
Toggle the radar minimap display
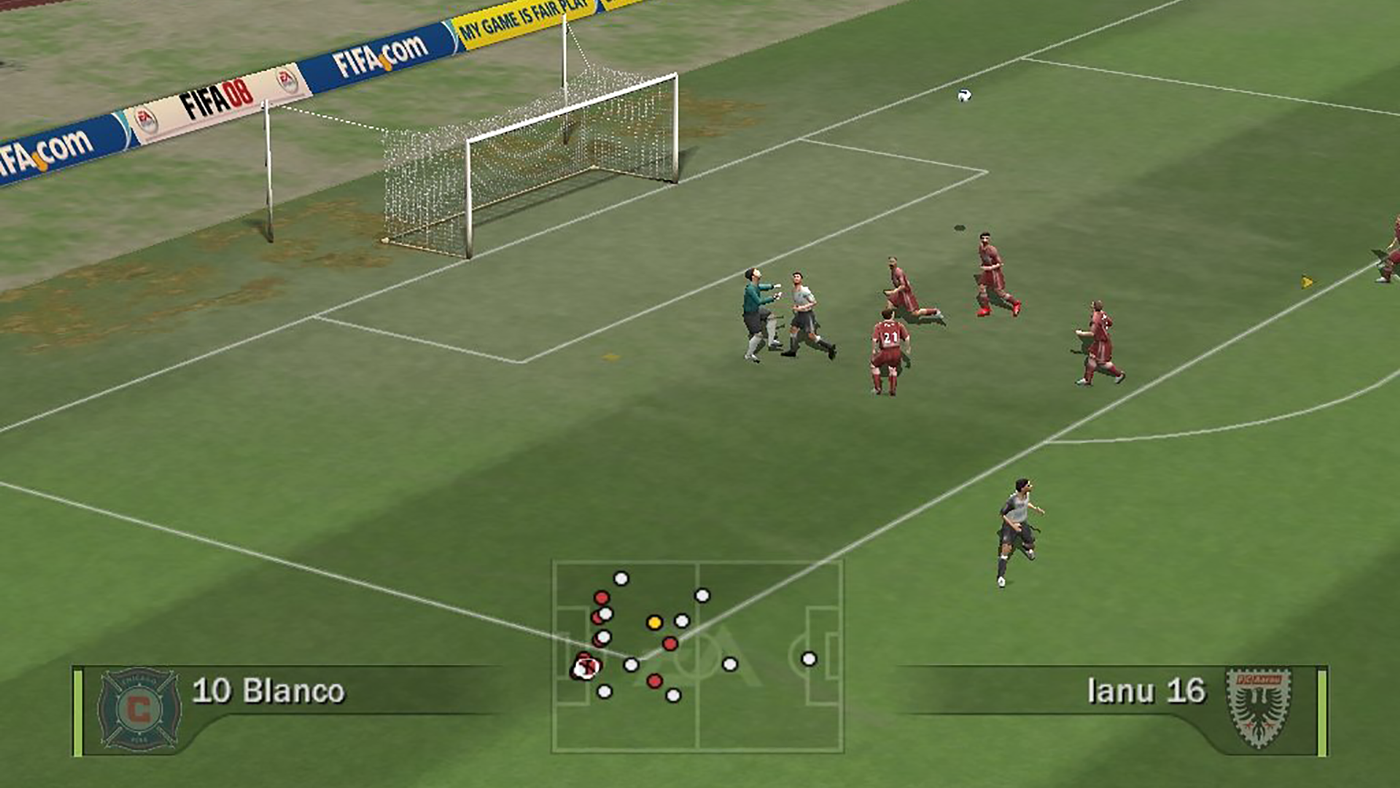(x=697, y=655)
